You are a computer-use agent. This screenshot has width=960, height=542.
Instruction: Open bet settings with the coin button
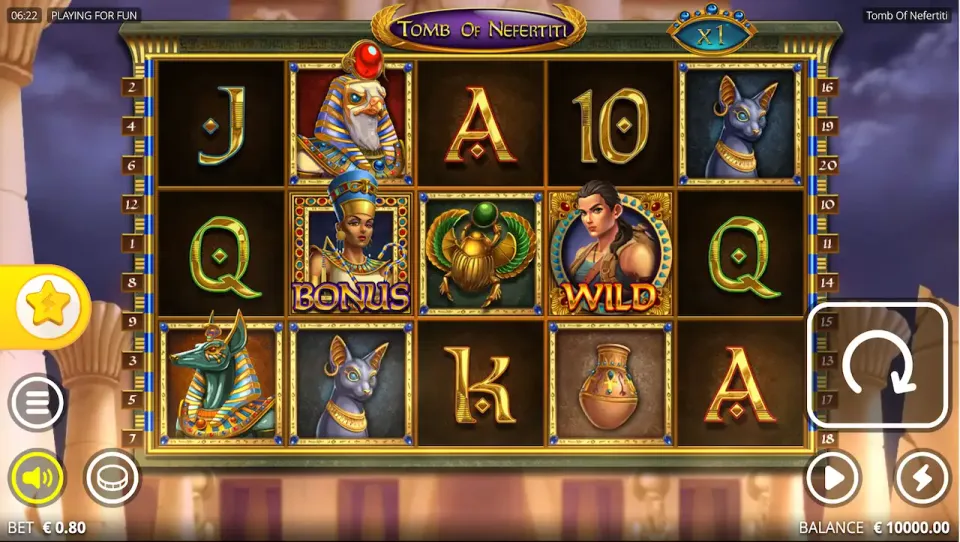(111, 479)
